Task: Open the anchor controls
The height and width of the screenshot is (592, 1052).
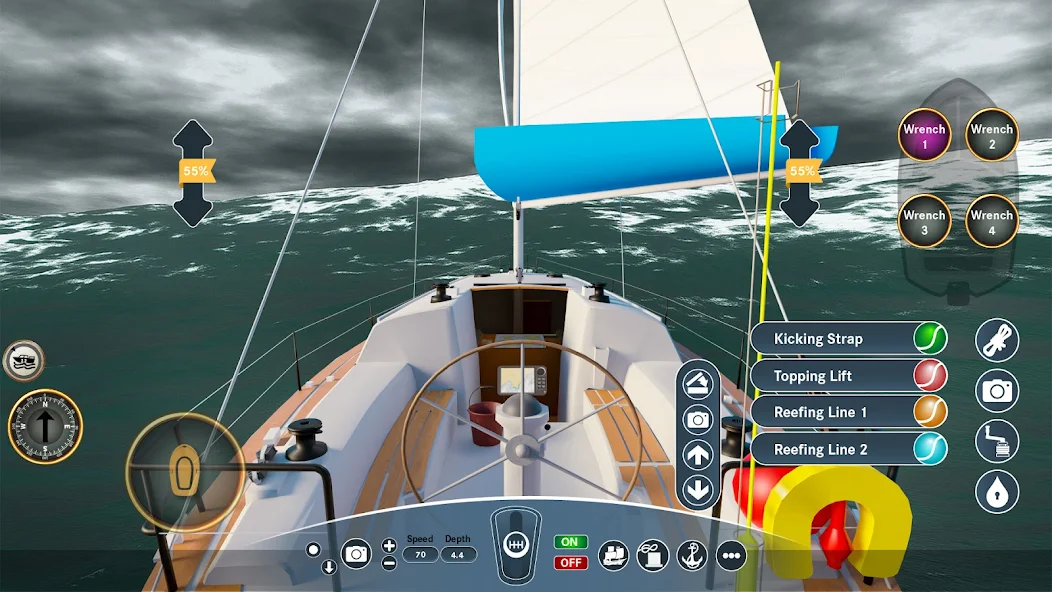Action: [692, 555]
